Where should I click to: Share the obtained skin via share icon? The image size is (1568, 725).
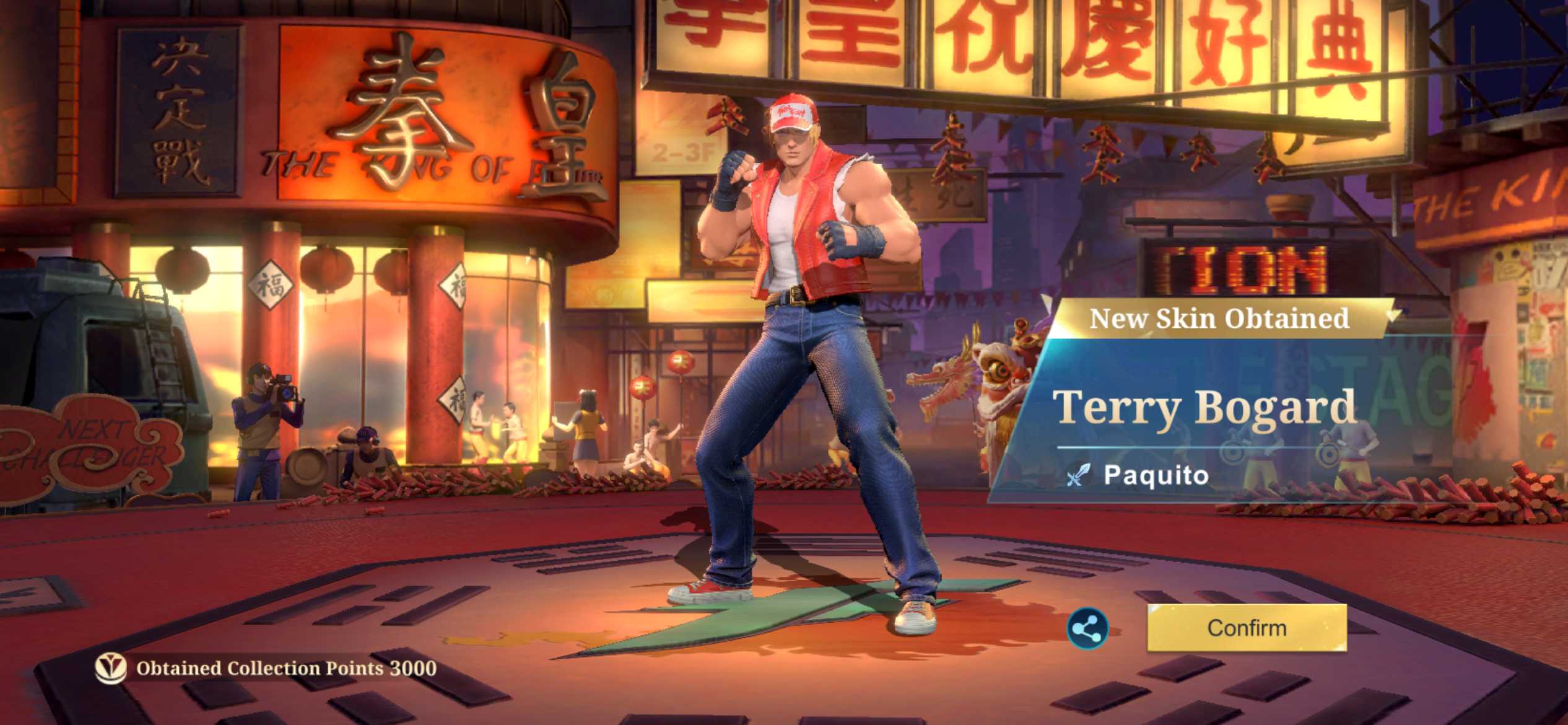point(1087,630)
